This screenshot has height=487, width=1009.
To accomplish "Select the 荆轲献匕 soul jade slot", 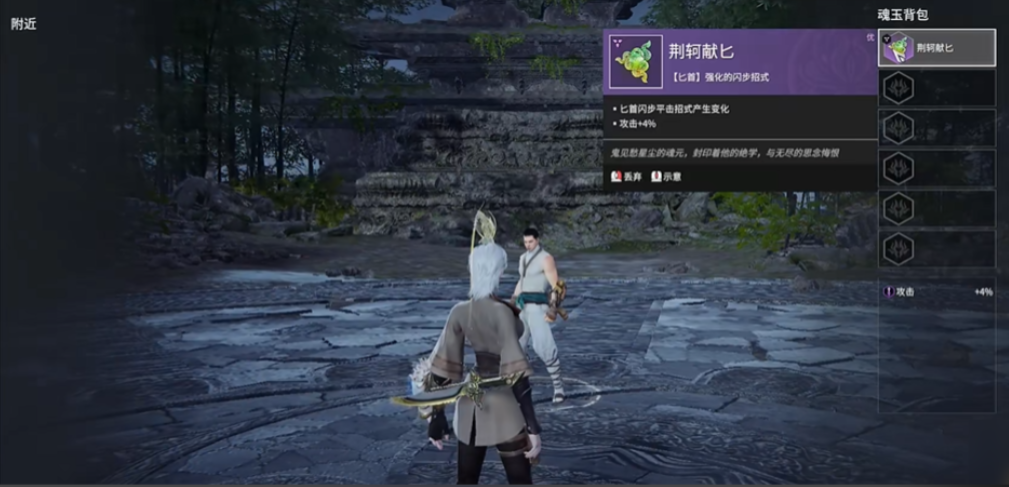I will pos(936,48).
